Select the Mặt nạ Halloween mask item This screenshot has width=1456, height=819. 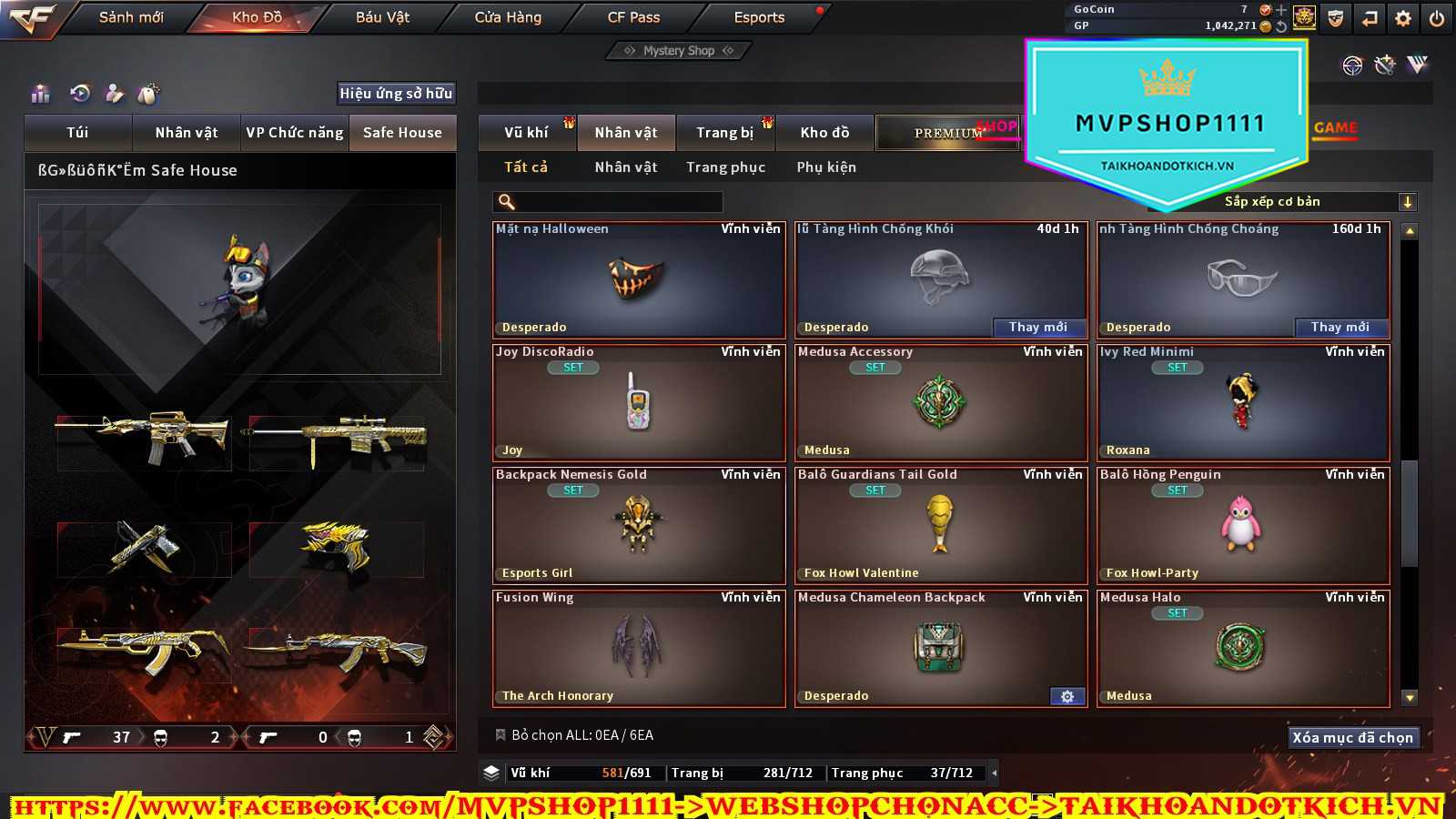pos(639,280)
